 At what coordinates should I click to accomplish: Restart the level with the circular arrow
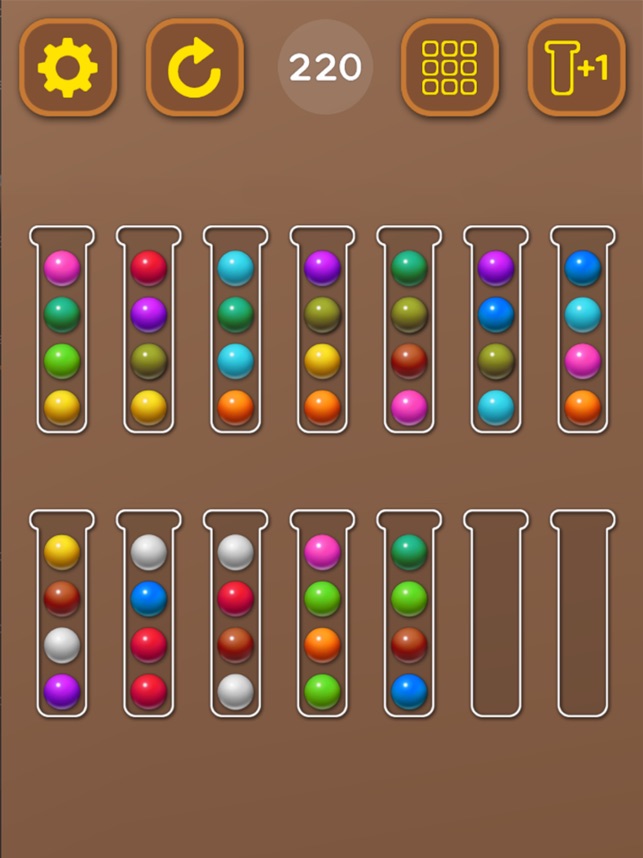click(x=194, y=67)
